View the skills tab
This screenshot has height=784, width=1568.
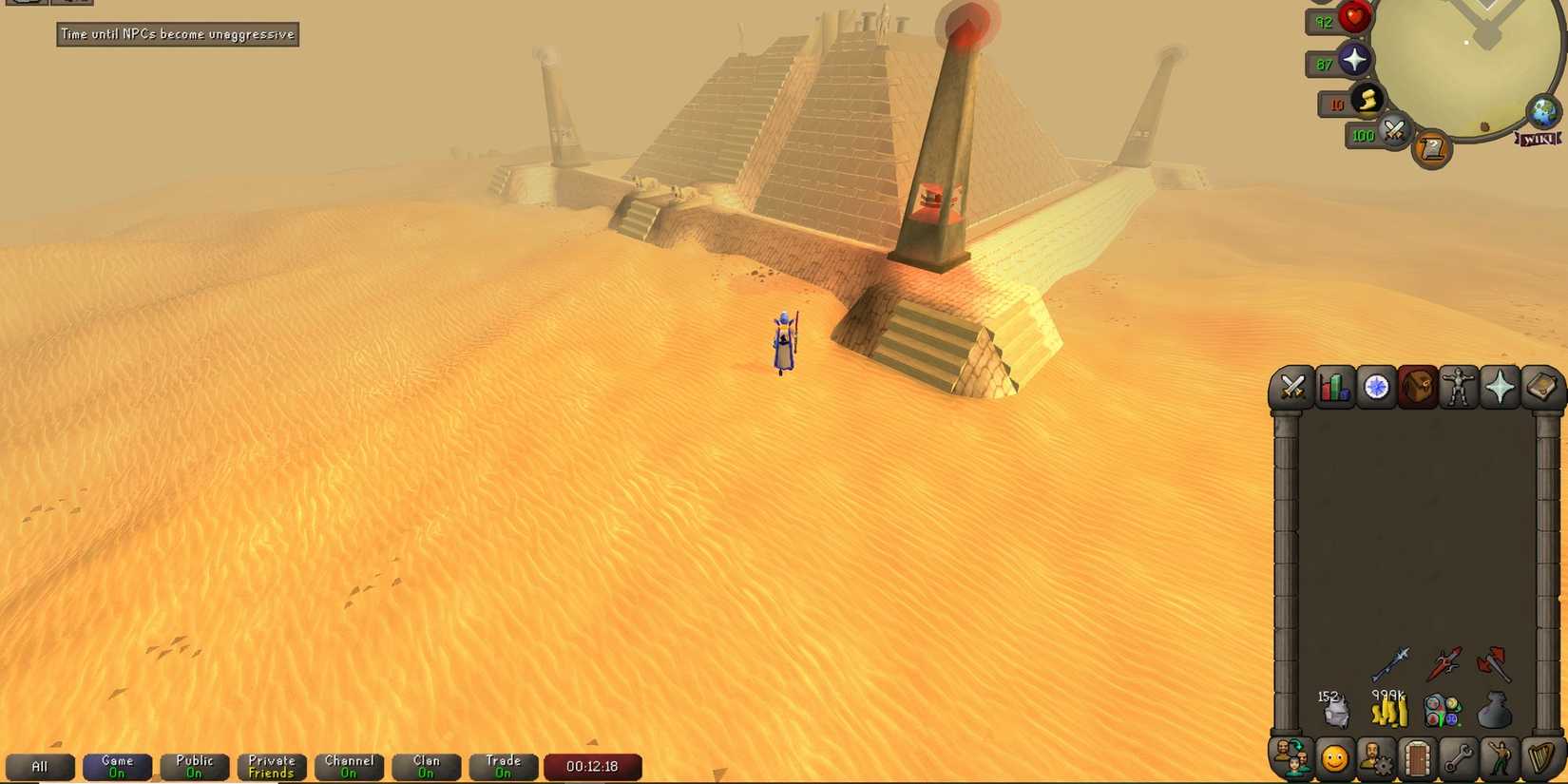point(1333,388)
